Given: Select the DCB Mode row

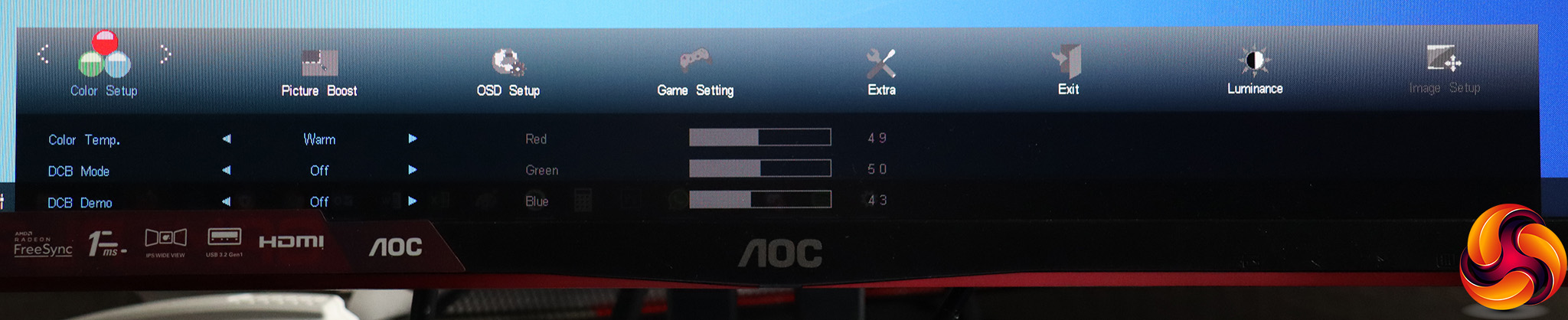Looking at the screenshot, I should point(79,171).
